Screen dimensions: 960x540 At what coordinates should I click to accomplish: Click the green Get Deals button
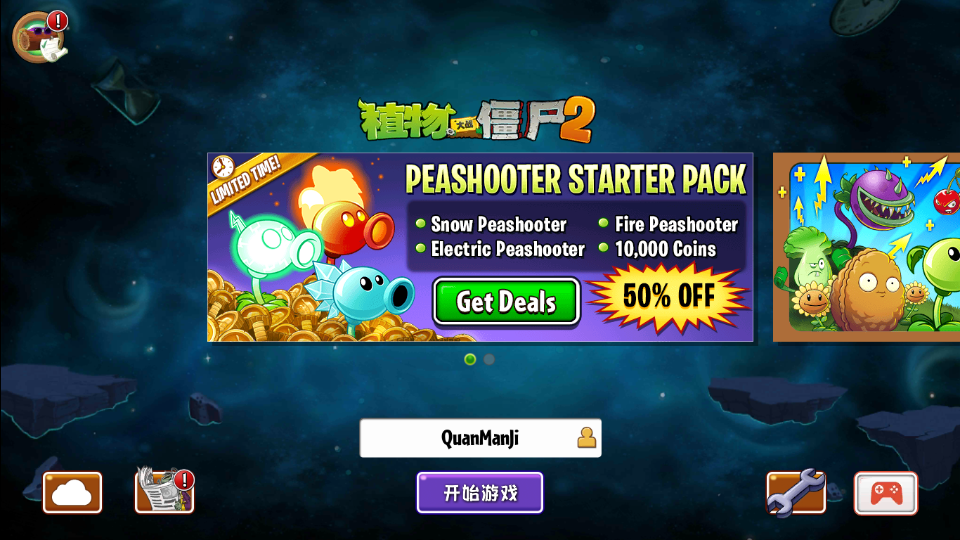(506, 301)
